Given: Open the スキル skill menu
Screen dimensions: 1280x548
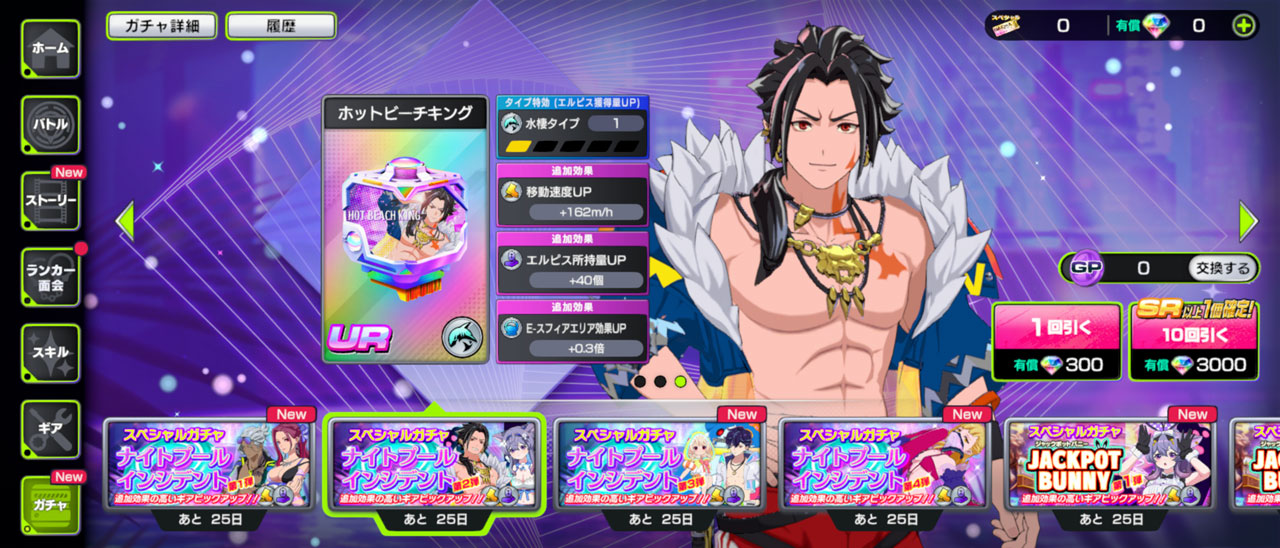Looking at the screenshot, I should [x=50, y=352].
